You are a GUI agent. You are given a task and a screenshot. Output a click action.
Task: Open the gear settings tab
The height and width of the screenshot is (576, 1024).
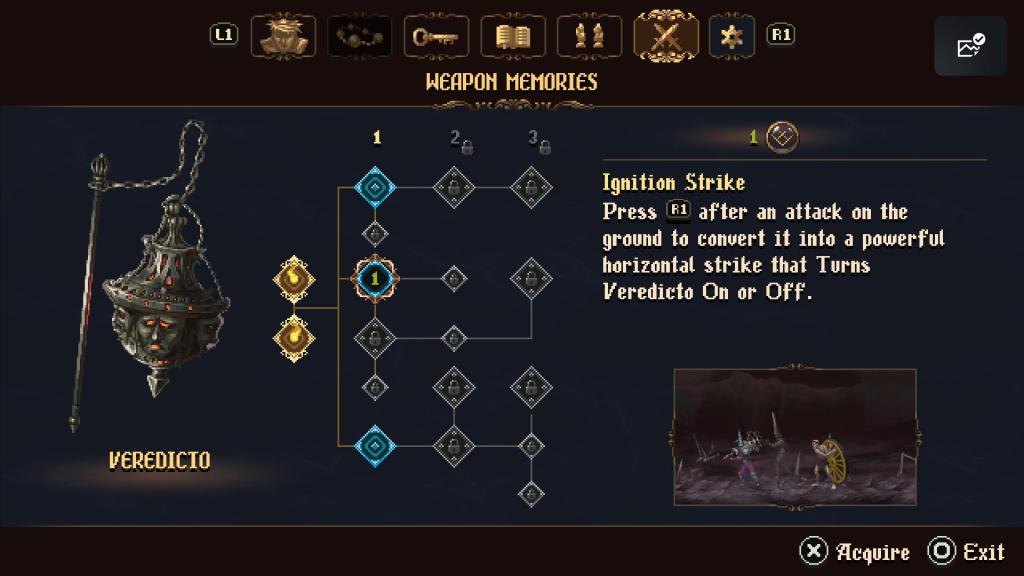pyautogui.click(x=732, y=36)
